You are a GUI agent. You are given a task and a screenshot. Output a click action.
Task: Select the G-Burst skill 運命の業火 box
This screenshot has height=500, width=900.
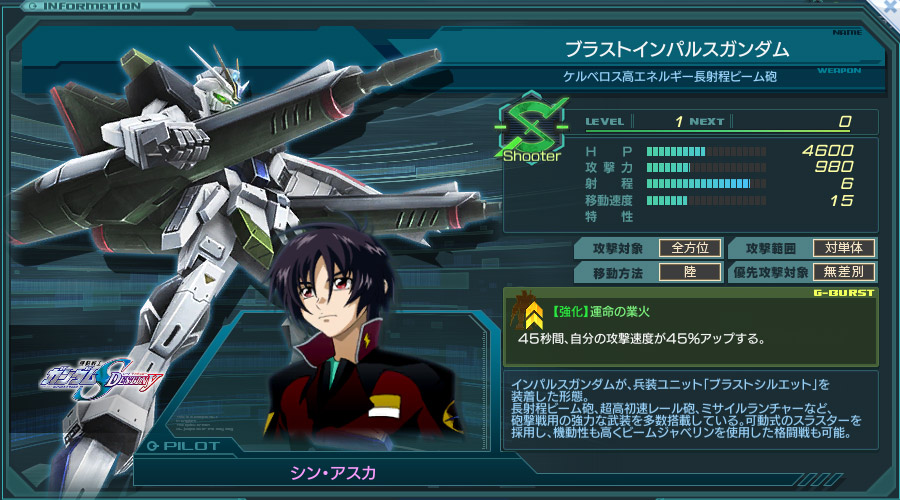coord(690,327)
